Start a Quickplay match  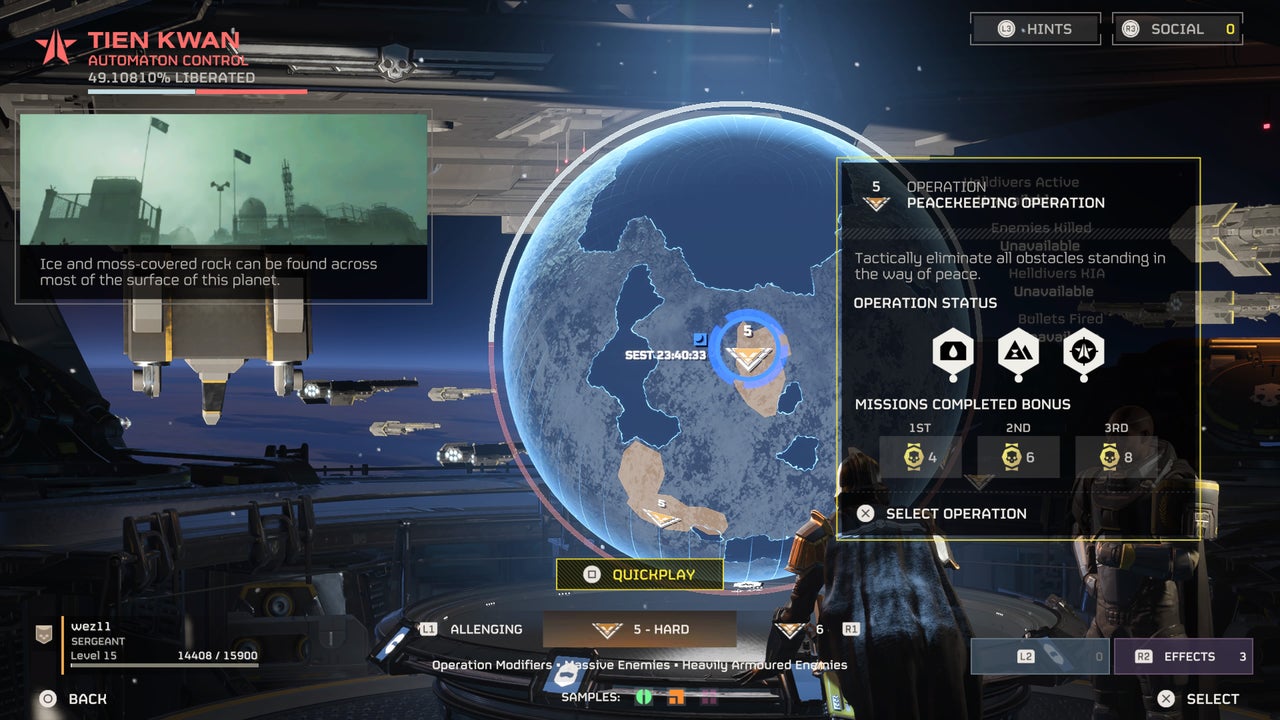click(x=640, y=575)
